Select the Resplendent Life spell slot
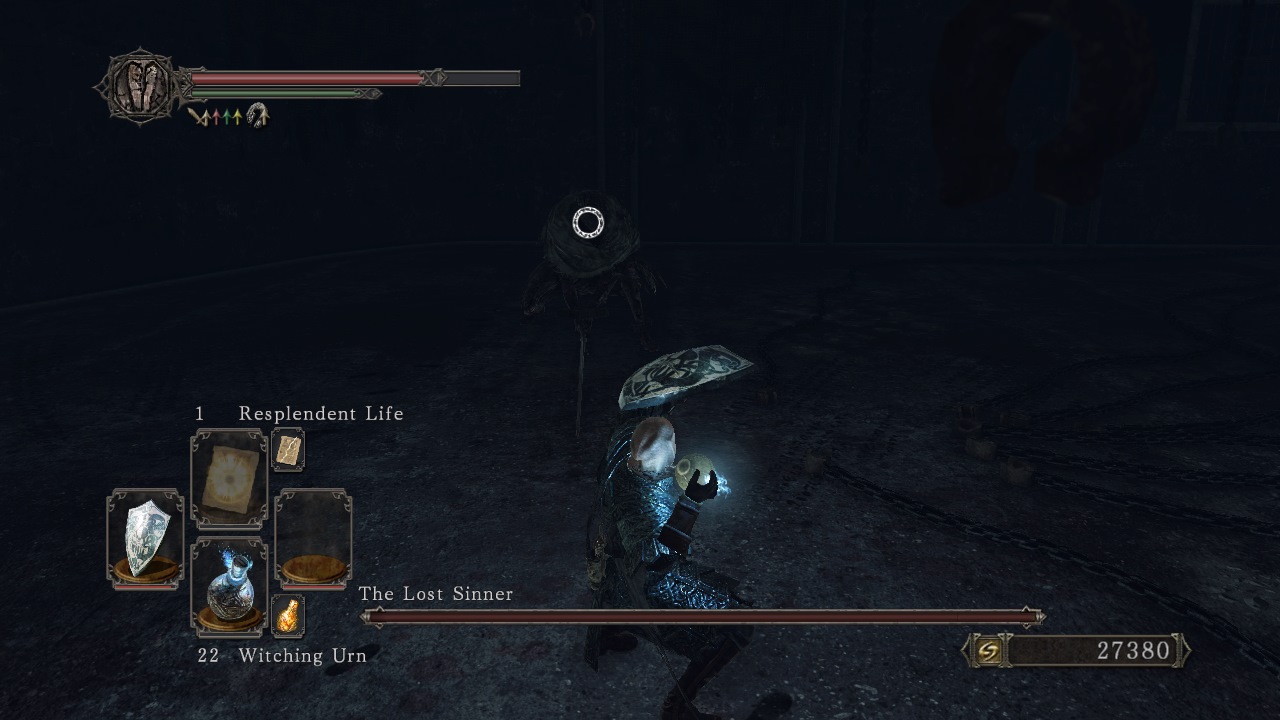This screenshot has width=1280, height=720. (229, 479)
